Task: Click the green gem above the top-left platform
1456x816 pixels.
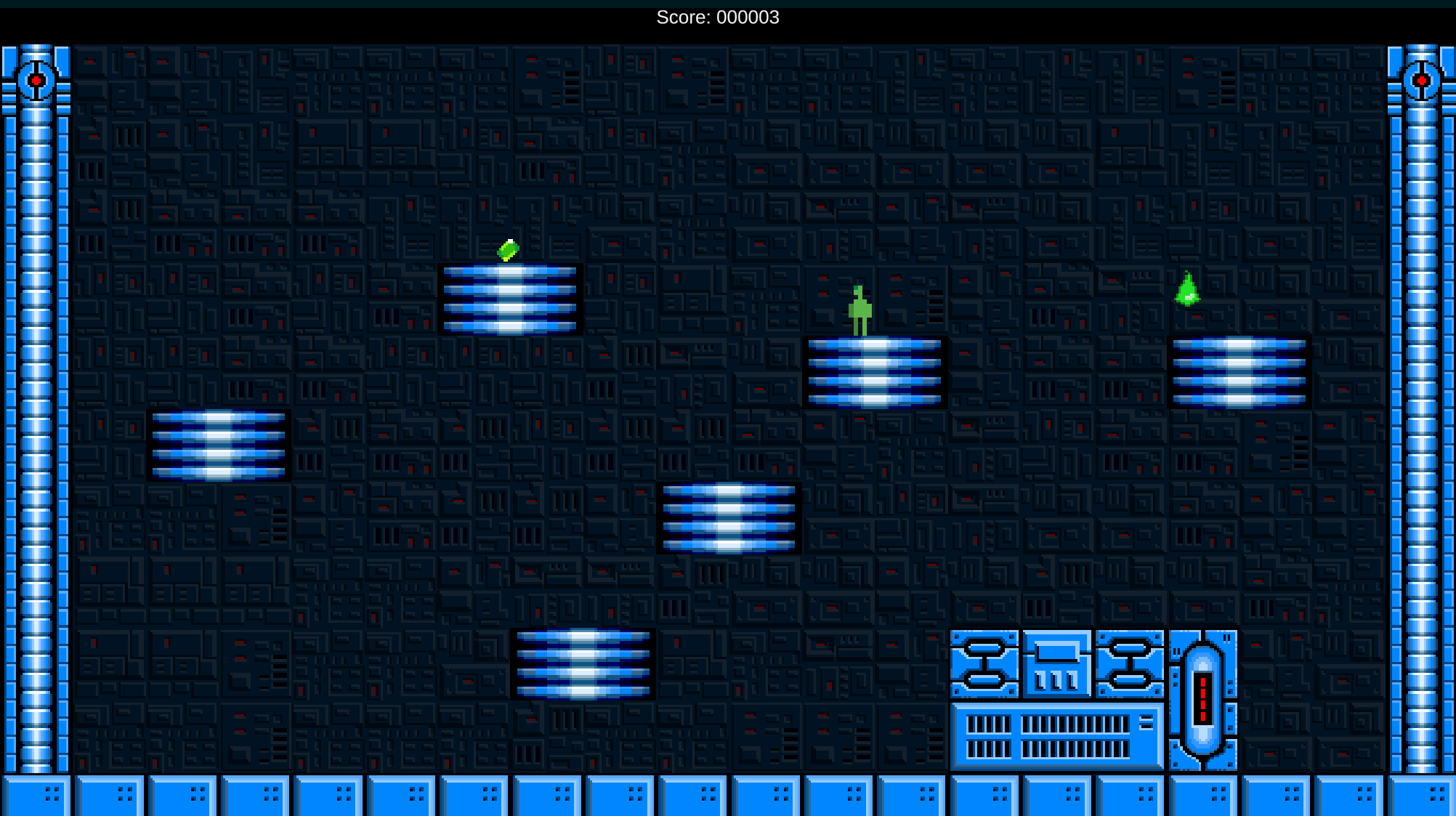Action: click(x=509, y=249)
